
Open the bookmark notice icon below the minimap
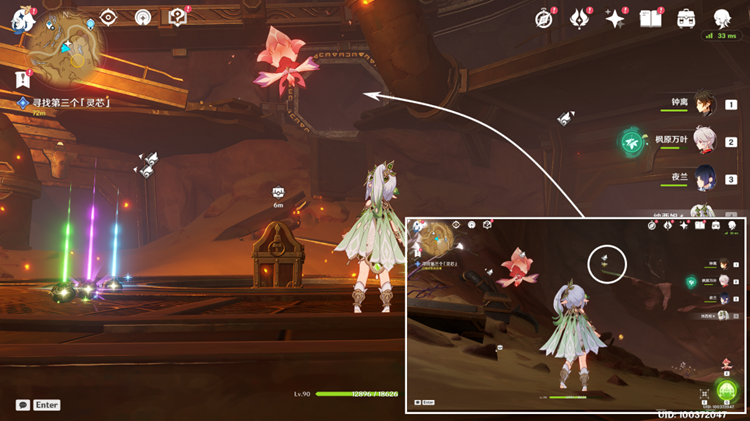click(x=22, y=79)
